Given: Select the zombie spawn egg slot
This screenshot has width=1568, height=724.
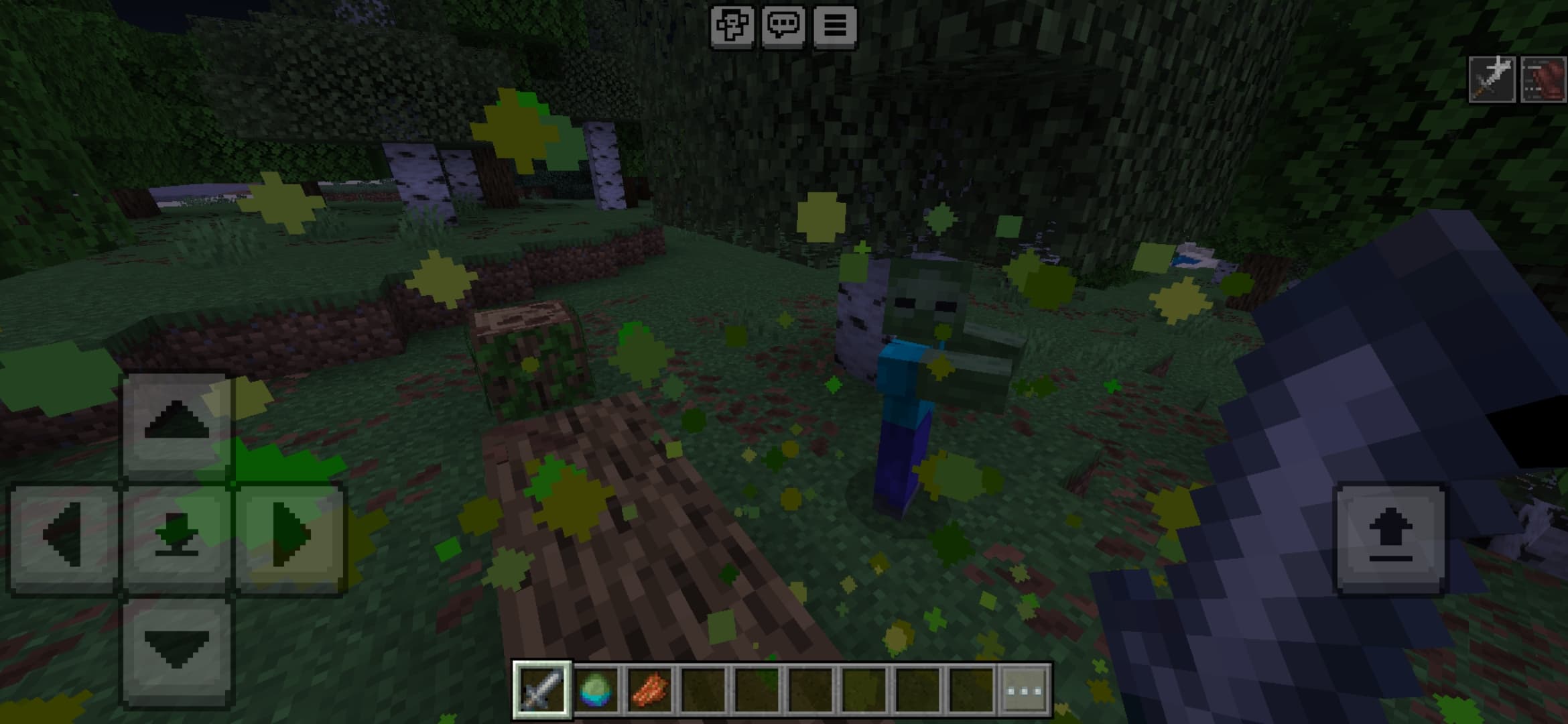Looking at the screenshot, I should coord(596,690).
